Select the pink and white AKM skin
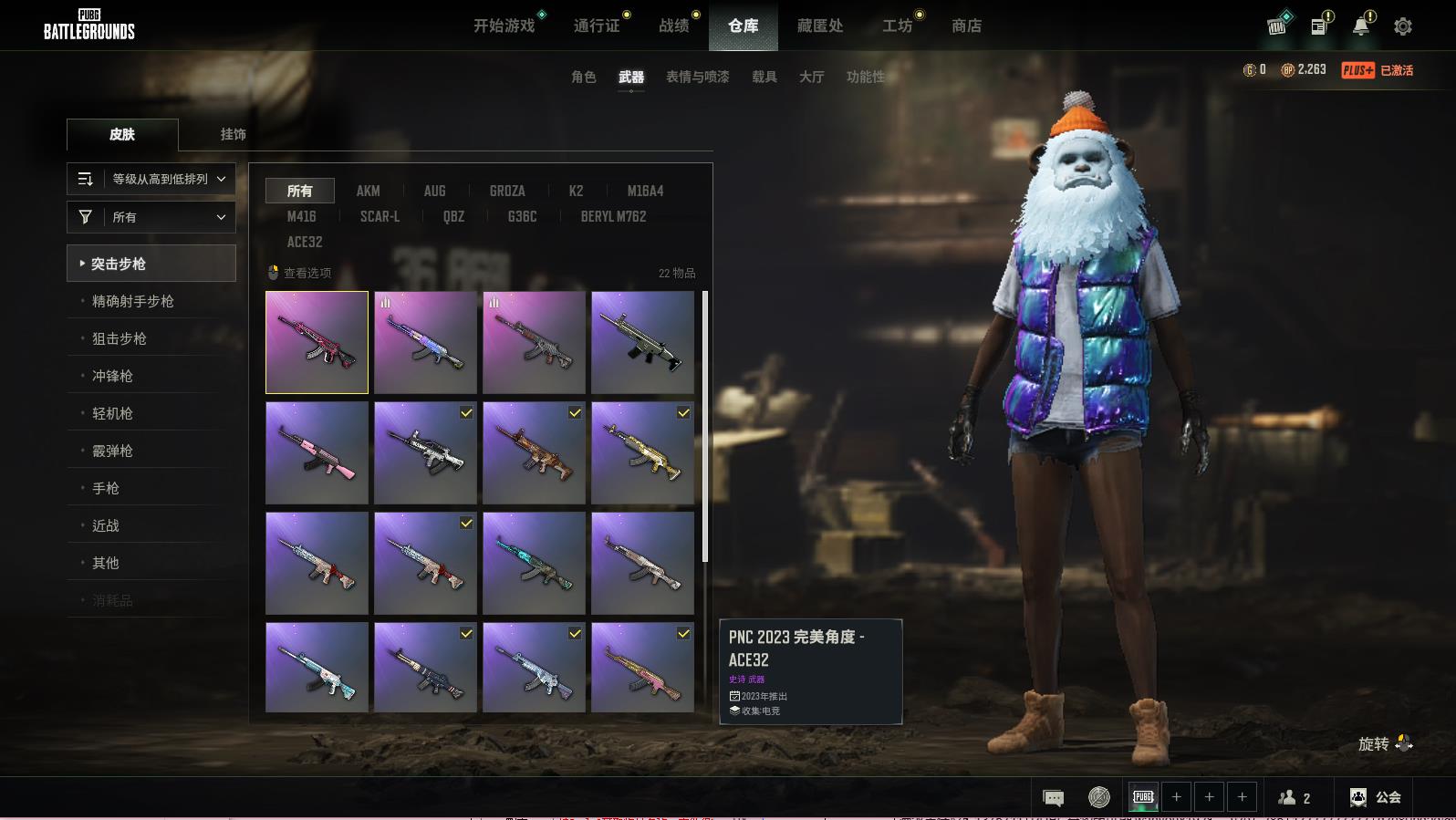Viewport: 1456px width, 820px height. 317,453
